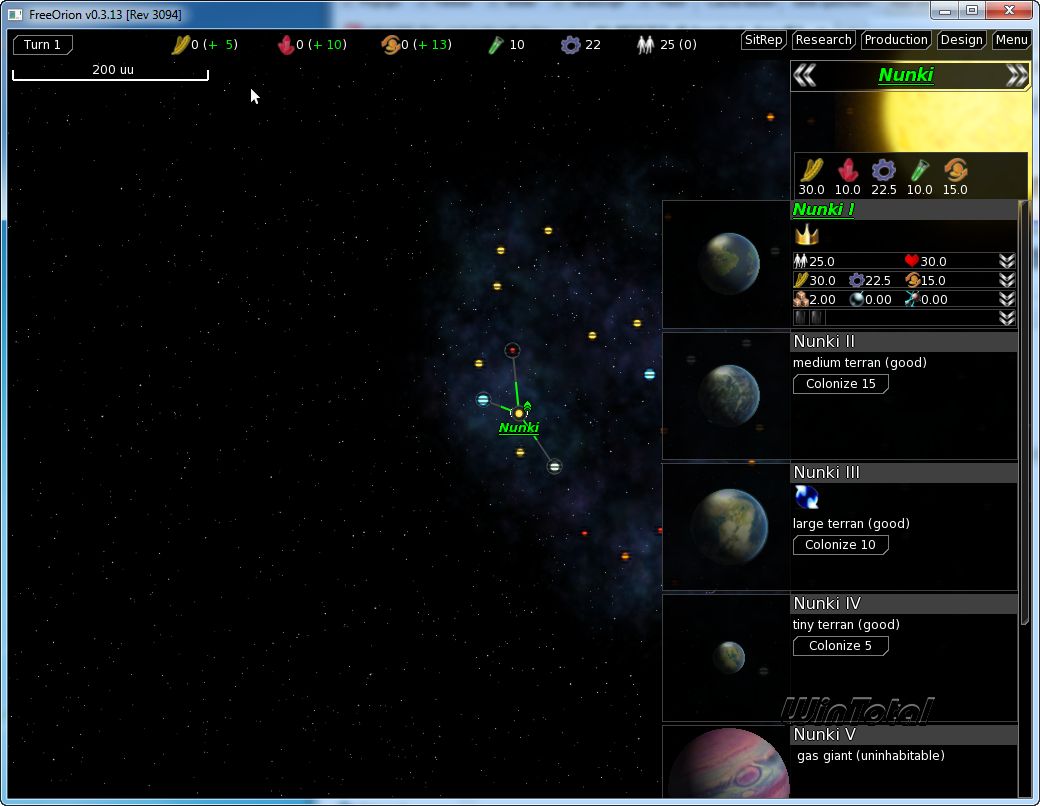Colonize Nunki III with Colonize 10

[x=840, y=545]
